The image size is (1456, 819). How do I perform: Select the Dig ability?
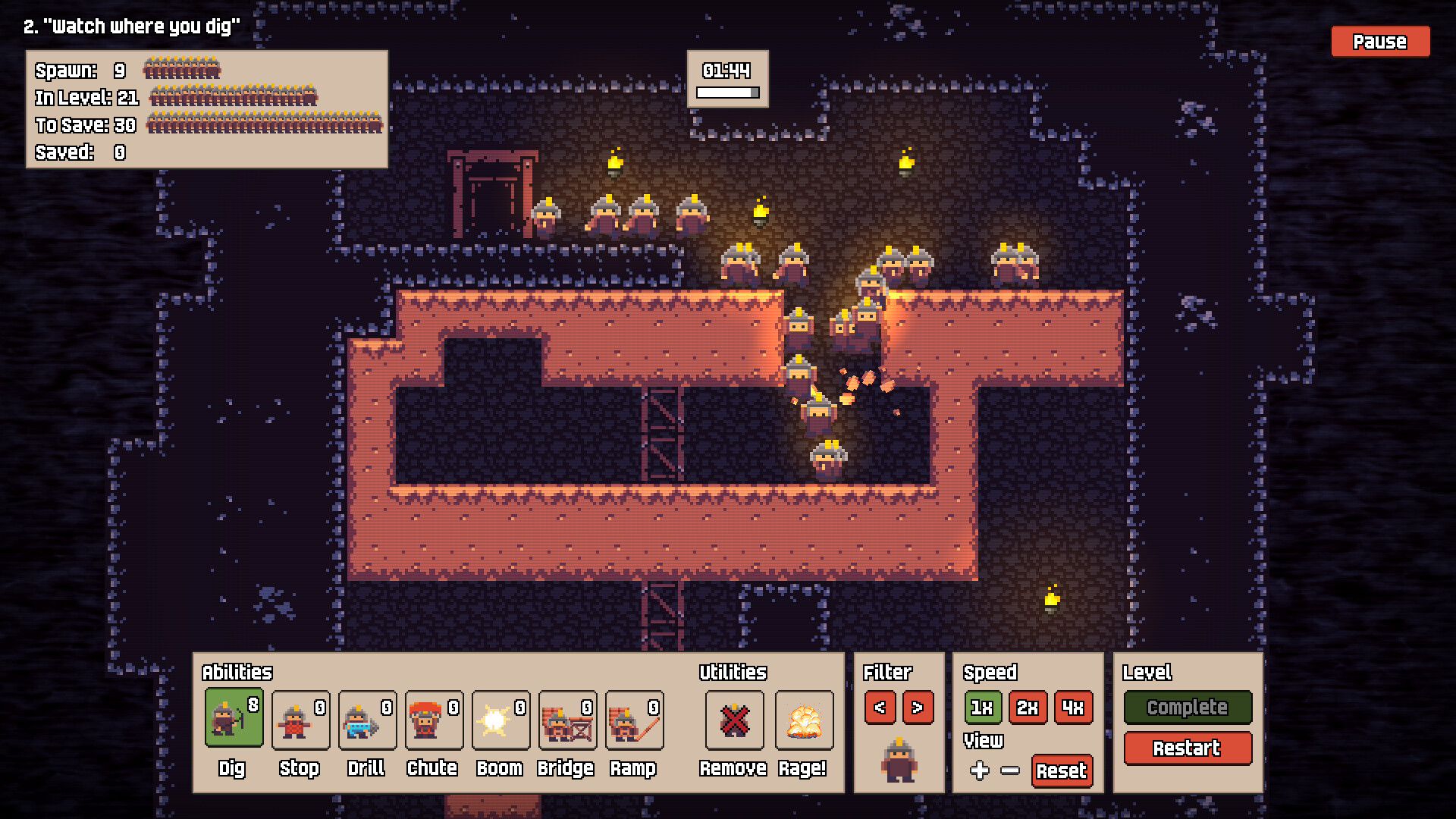[x=234, y=719]
